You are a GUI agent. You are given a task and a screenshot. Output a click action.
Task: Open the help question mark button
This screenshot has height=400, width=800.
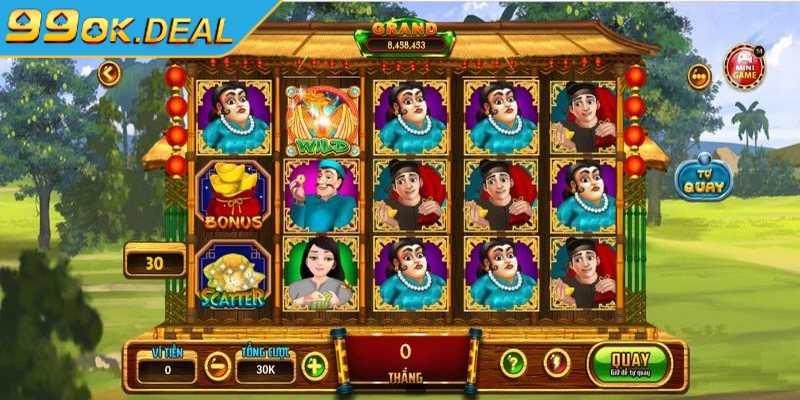(x=513, y=363)
